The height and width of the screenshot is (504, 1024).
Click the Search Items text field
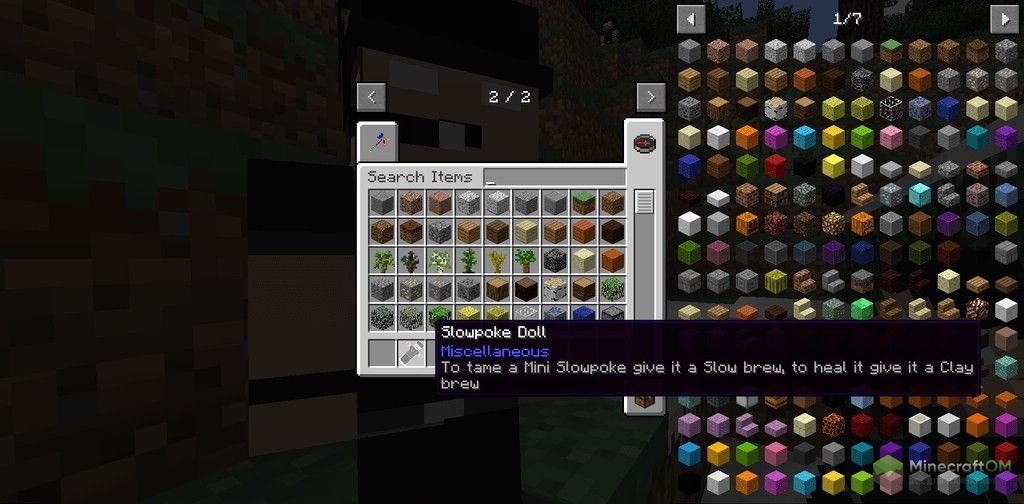tap(554, 177)
